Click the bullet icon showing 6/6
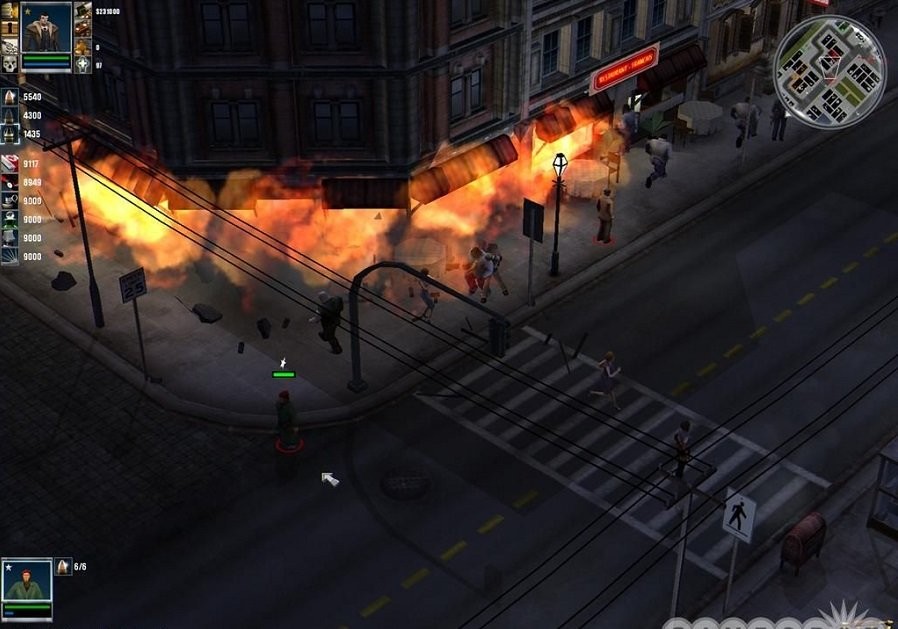Screen dimensions: 898x629 click(63, 567)
